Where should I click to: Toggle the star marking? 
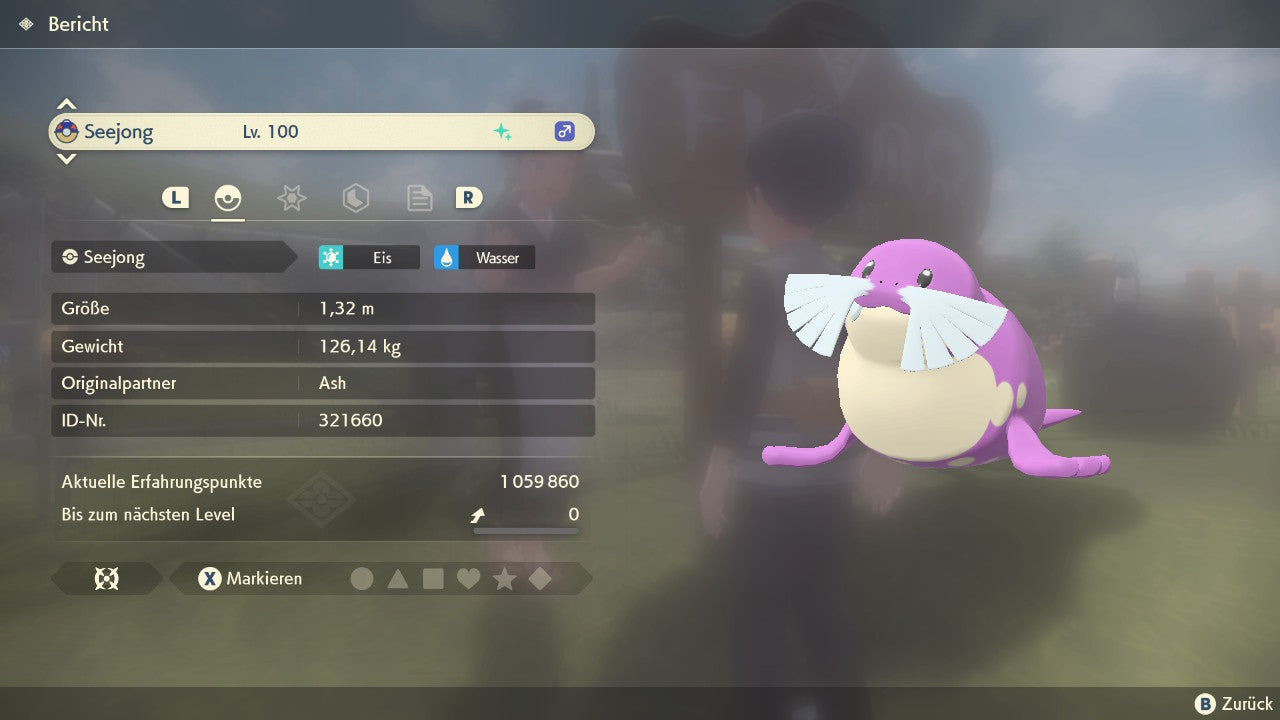504,578
